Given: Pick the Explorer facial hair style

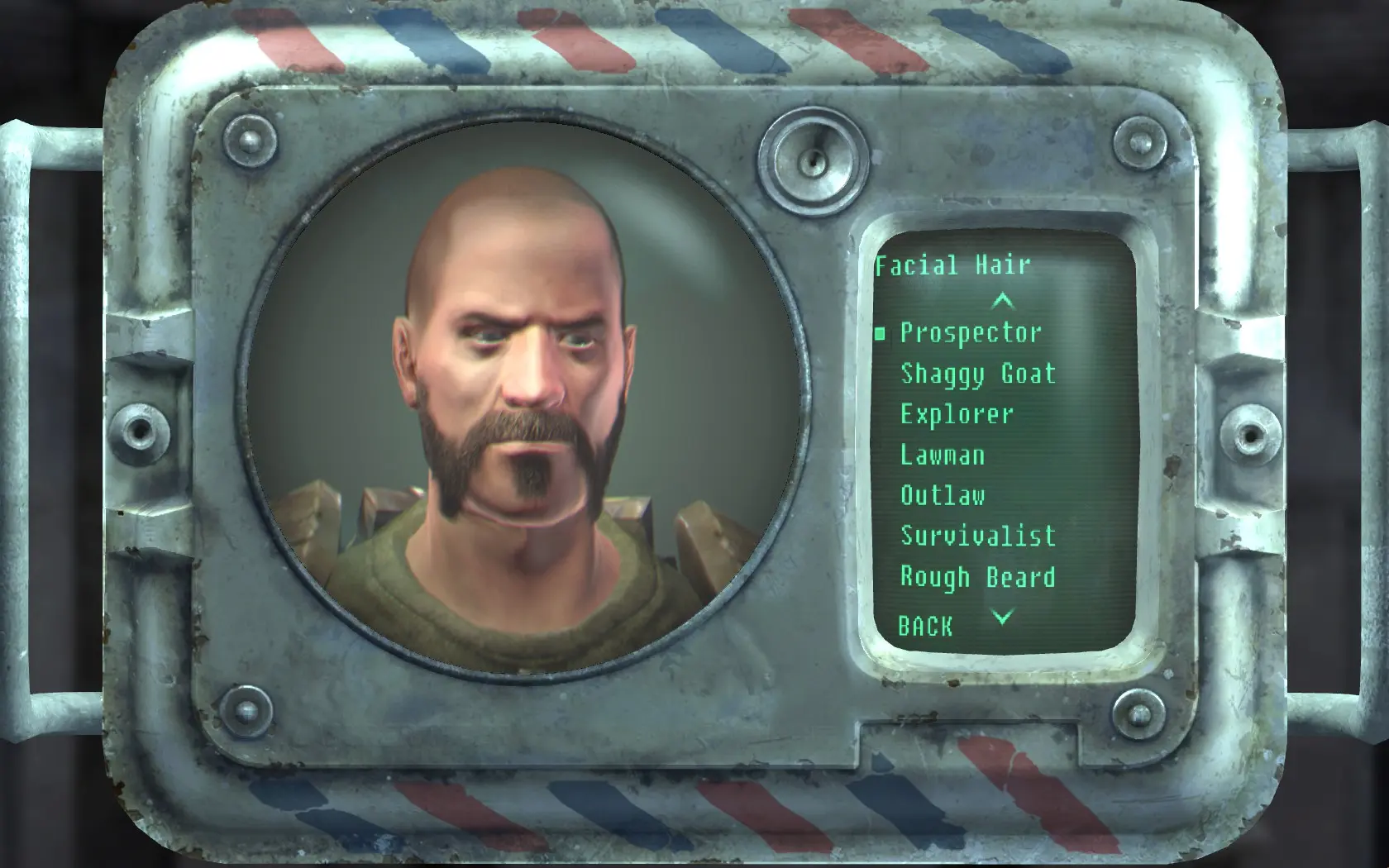Looking at the screenshot, I should point(957,414).
